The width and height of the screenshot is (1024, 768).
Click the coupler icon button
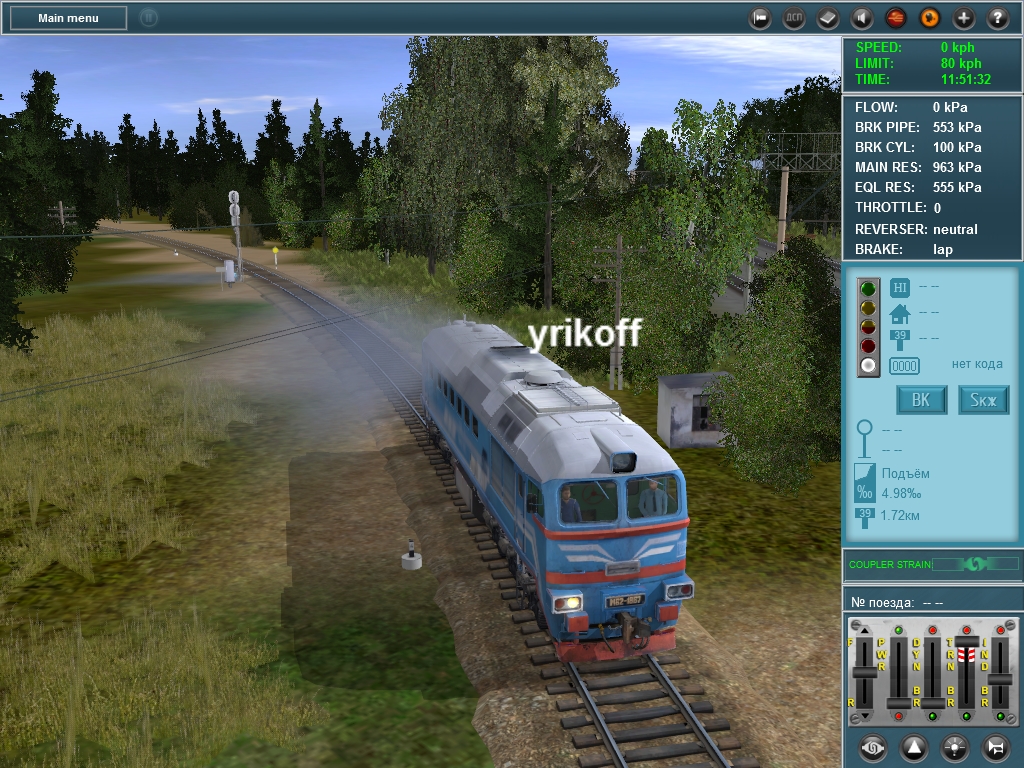(874, 747)
